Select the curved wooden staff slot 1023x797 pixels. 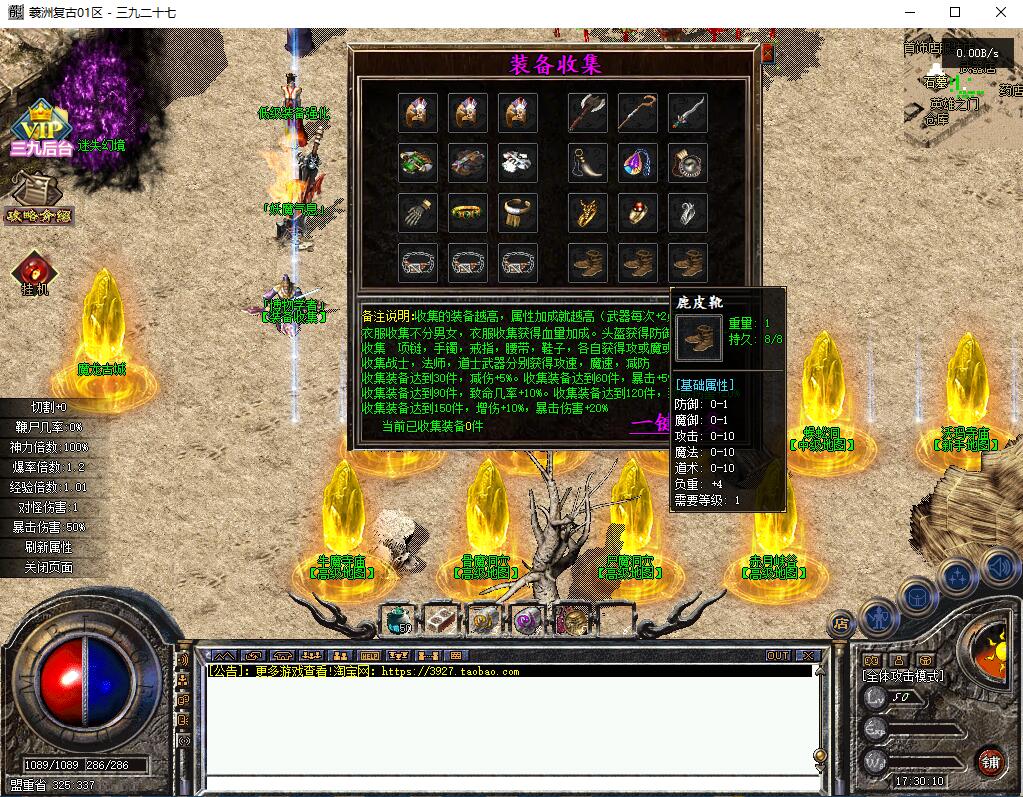point(637,113)
